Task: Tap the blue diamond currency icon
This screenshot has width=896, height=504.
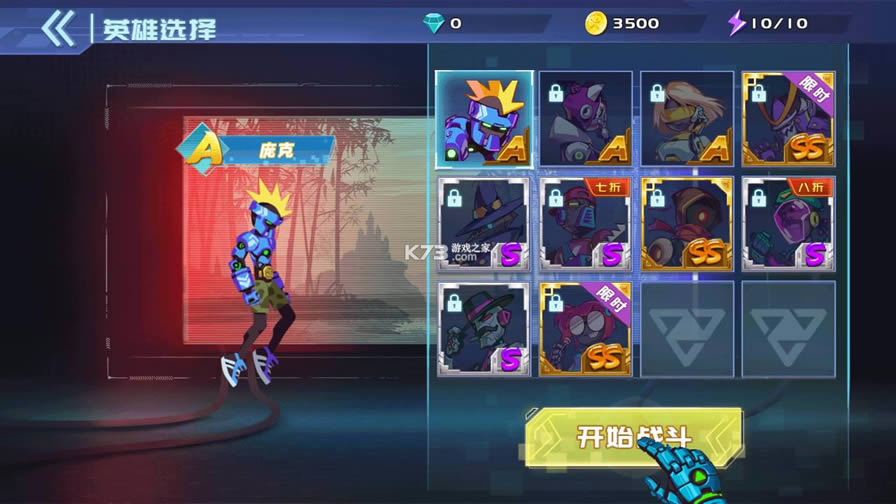Action: 432,22
